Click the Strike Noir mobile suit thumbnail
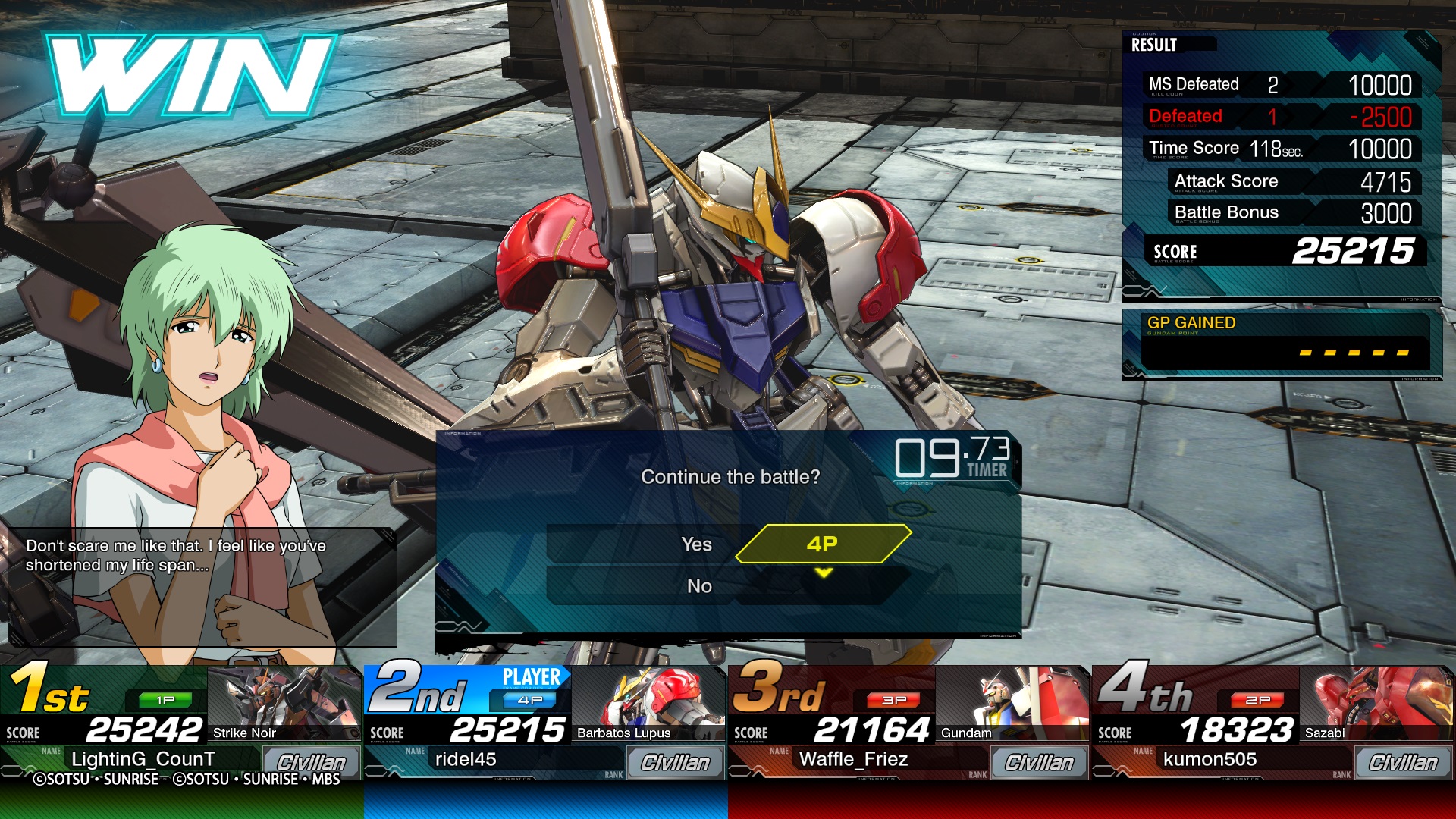The width and height of the screenshot is (1456, 819). [x=284, y=703]
